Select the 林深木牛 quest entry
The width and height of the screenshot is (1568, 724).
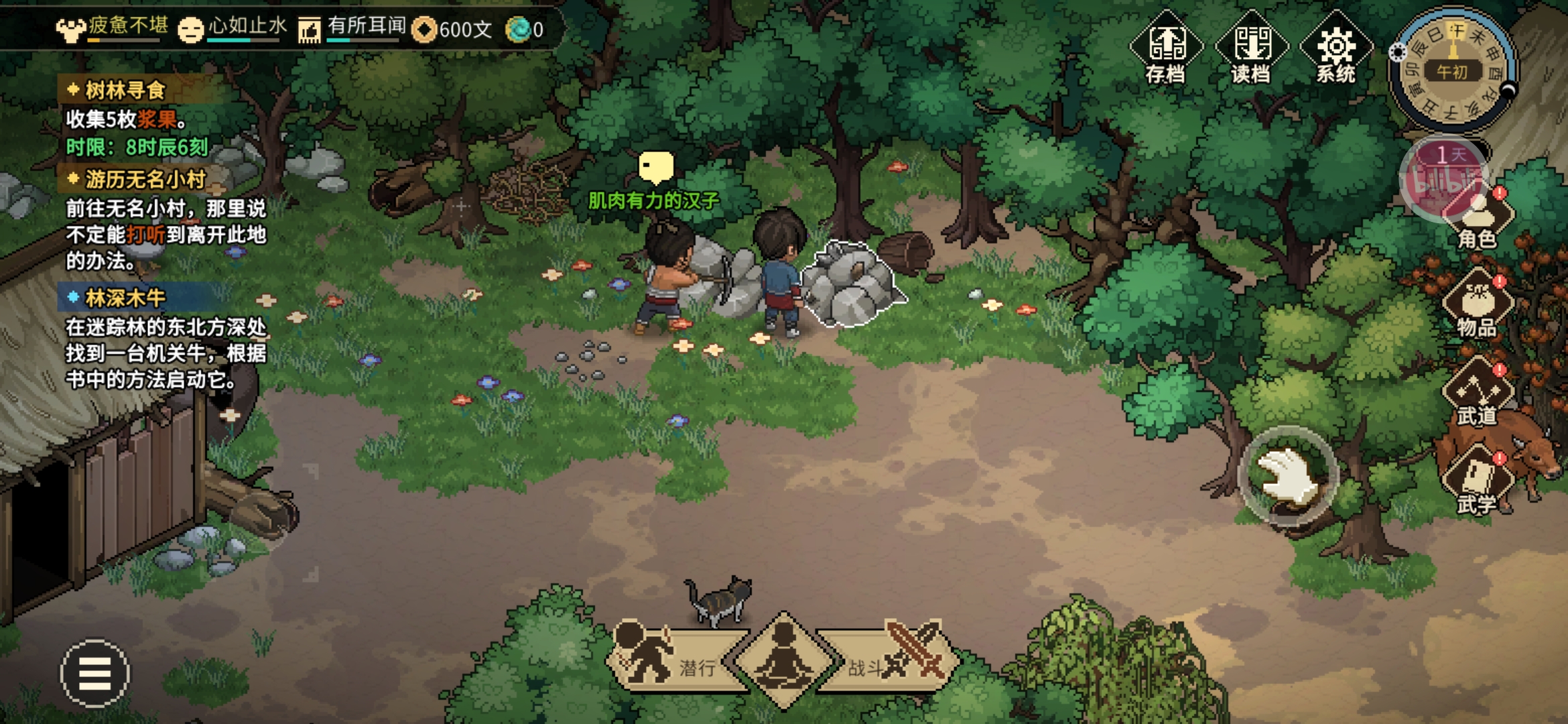pyautogui.click(x=125, y=298)
